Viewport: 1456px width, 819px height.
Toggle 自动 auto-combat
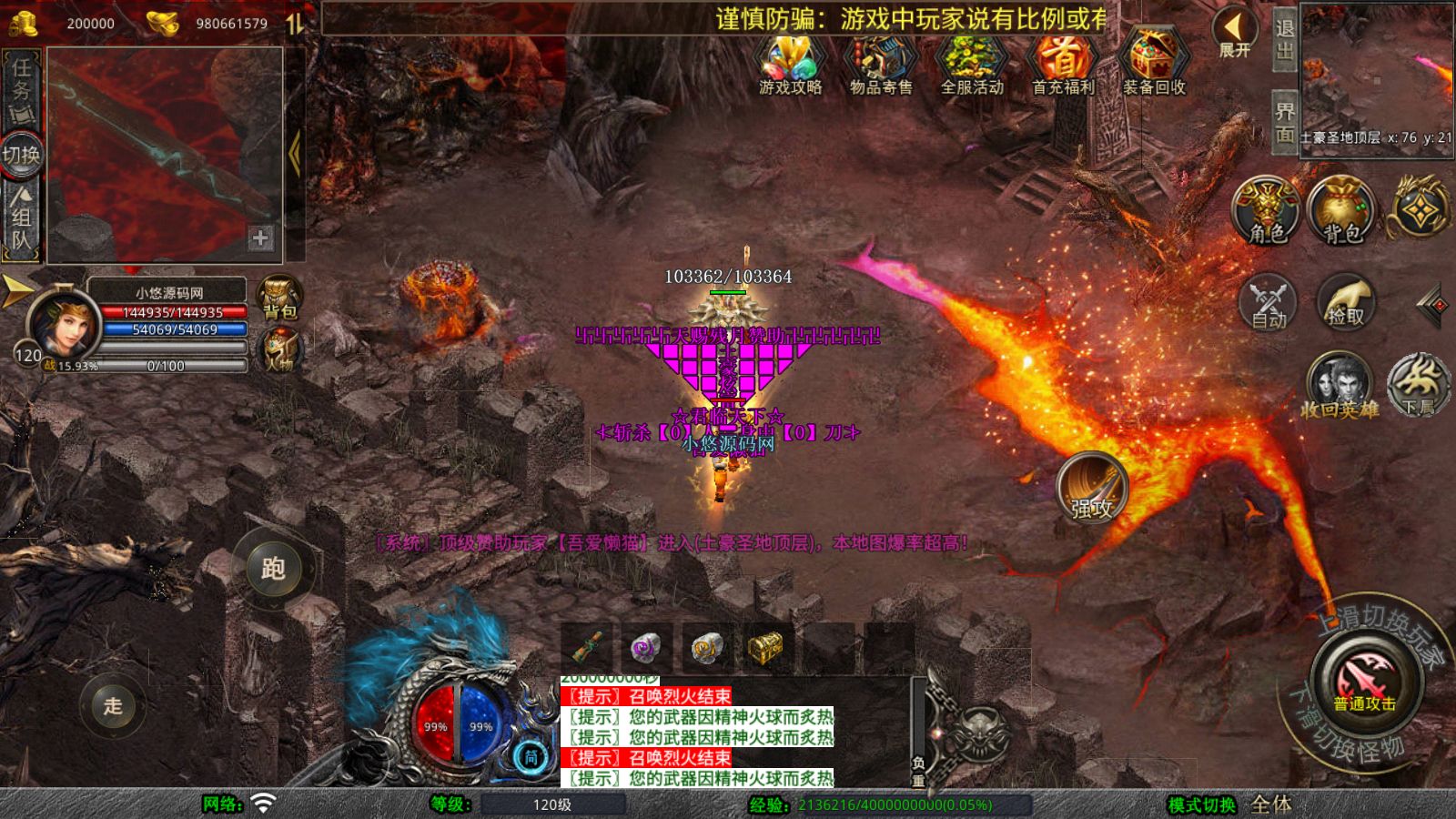pyautogui.click(x=1268, y=301)
